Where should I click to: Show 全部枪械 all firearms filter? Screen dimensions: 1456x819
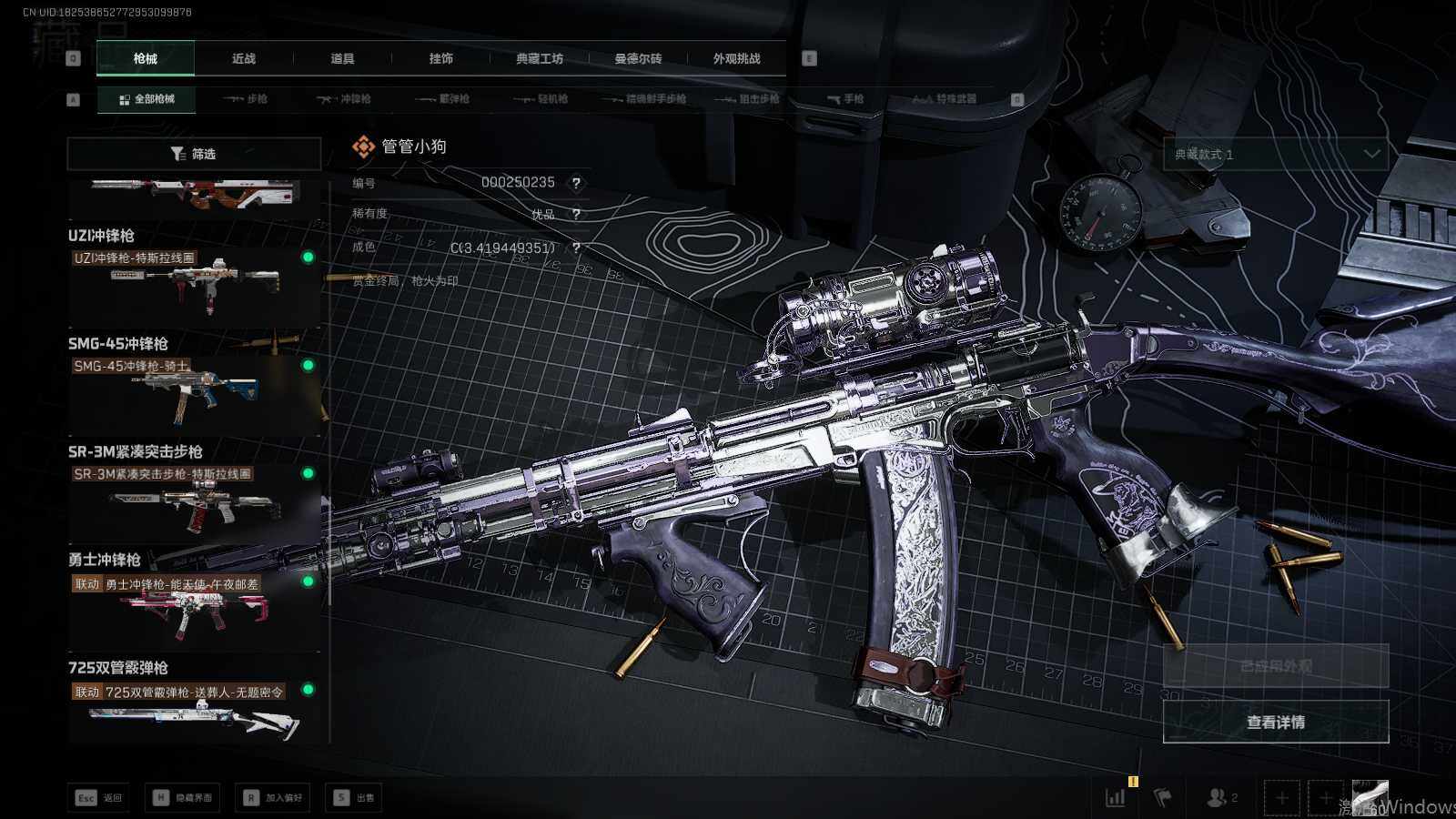click(147, 99)
